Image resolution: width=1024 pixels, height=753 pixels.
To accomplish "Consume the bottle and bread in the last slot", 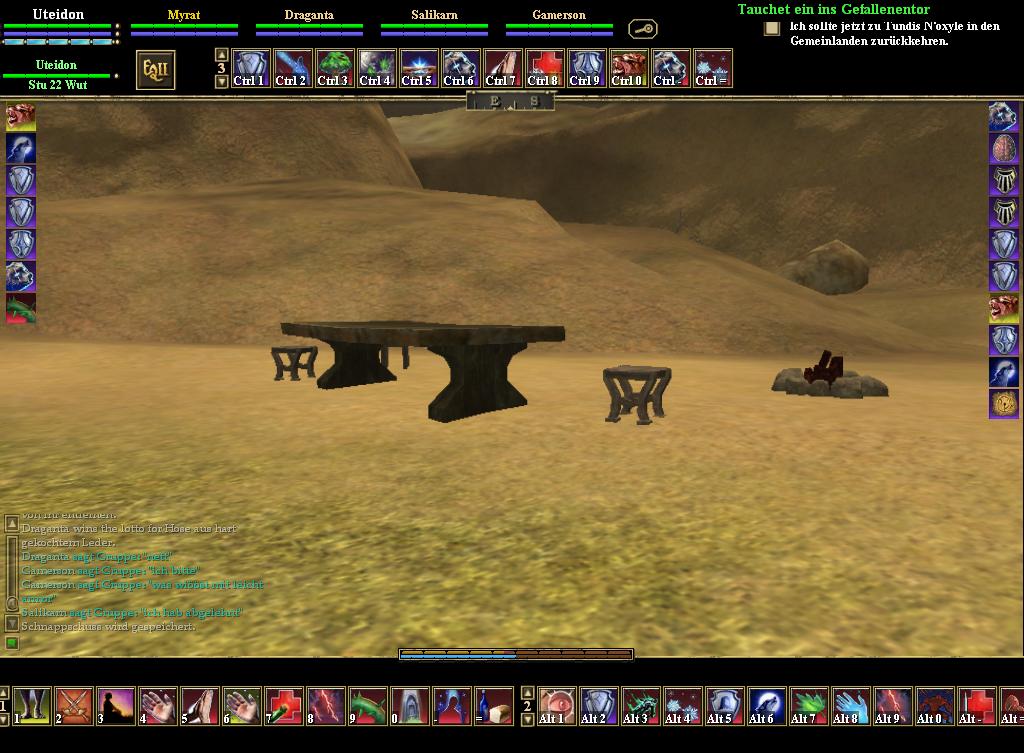I will [x=494, y=706].
